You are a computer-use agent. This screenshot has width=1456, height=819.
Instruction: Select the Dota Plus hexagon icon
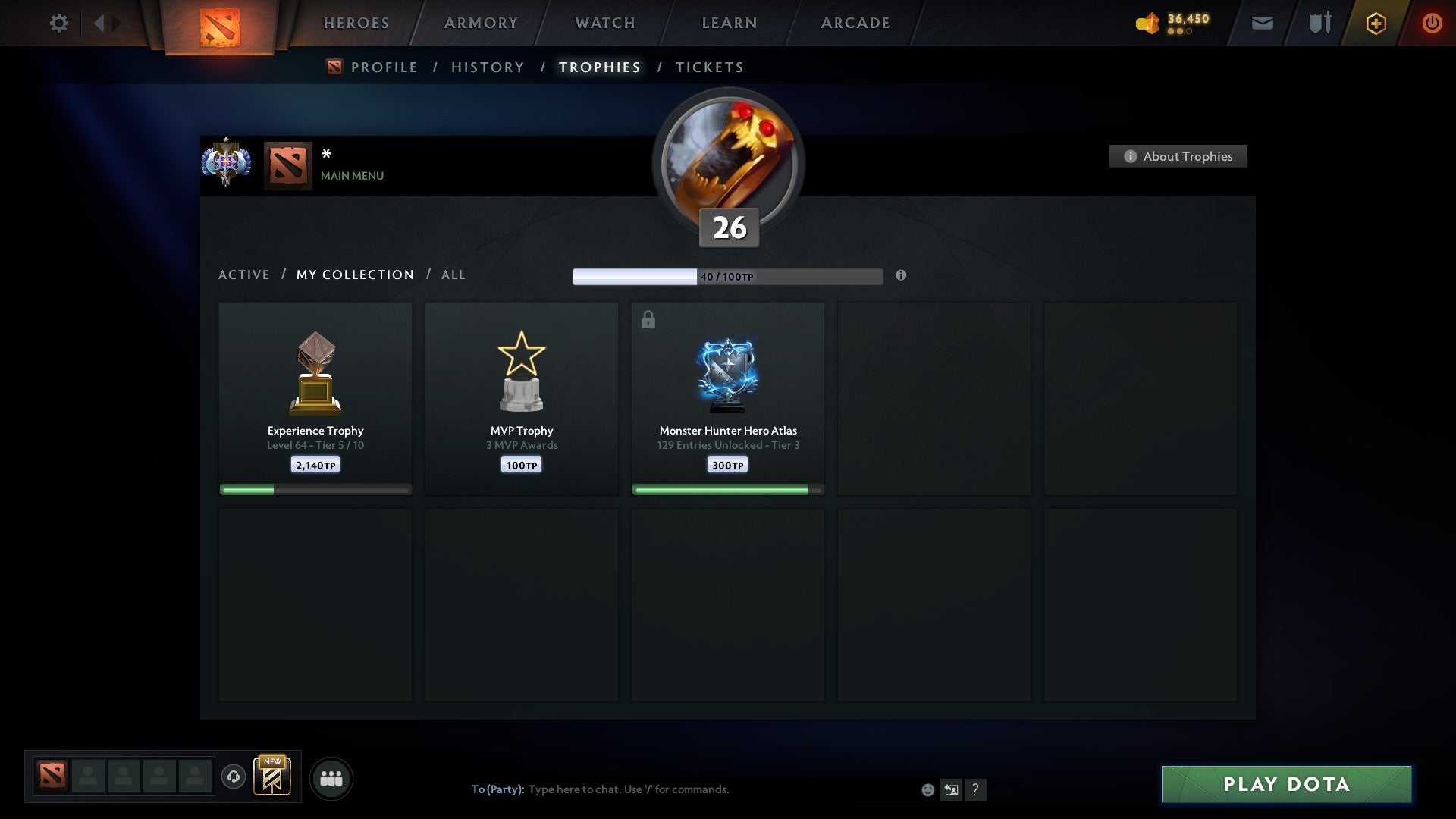(x=1375, y=23)
